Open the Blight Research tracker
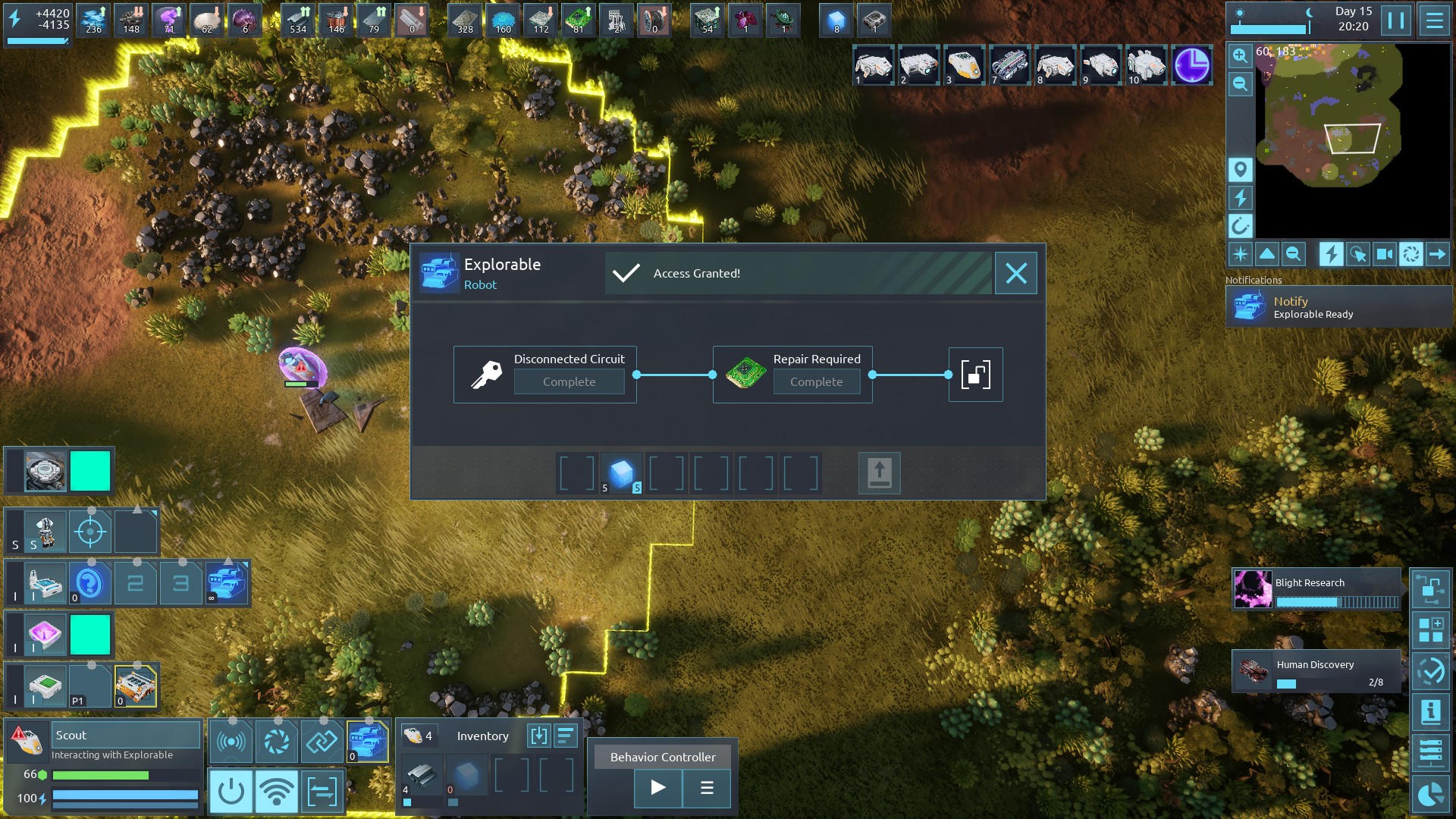Viewport: 1456px width, 819px height. [1316, 590]
